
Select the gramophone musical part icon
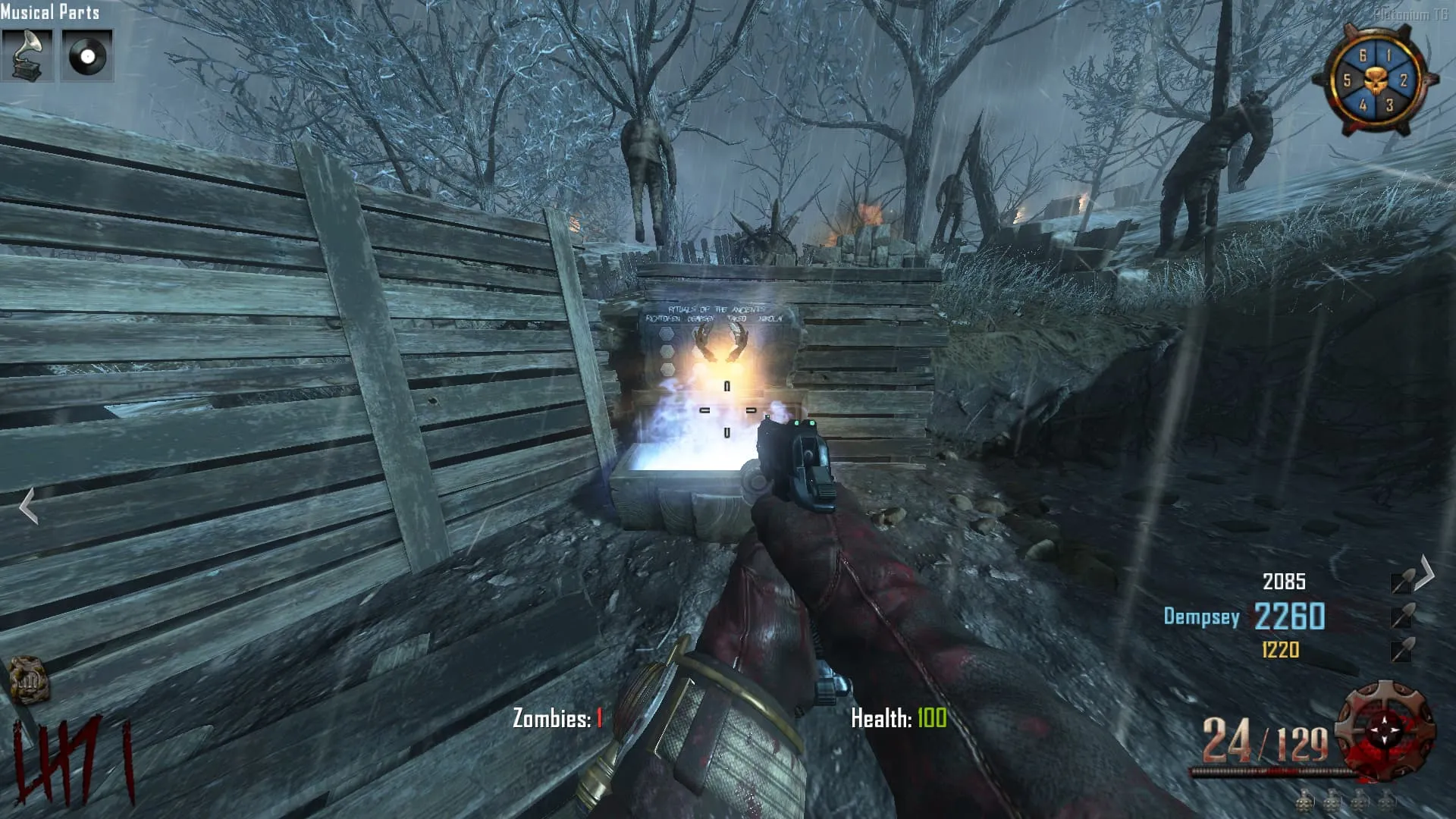click(27, 55)
